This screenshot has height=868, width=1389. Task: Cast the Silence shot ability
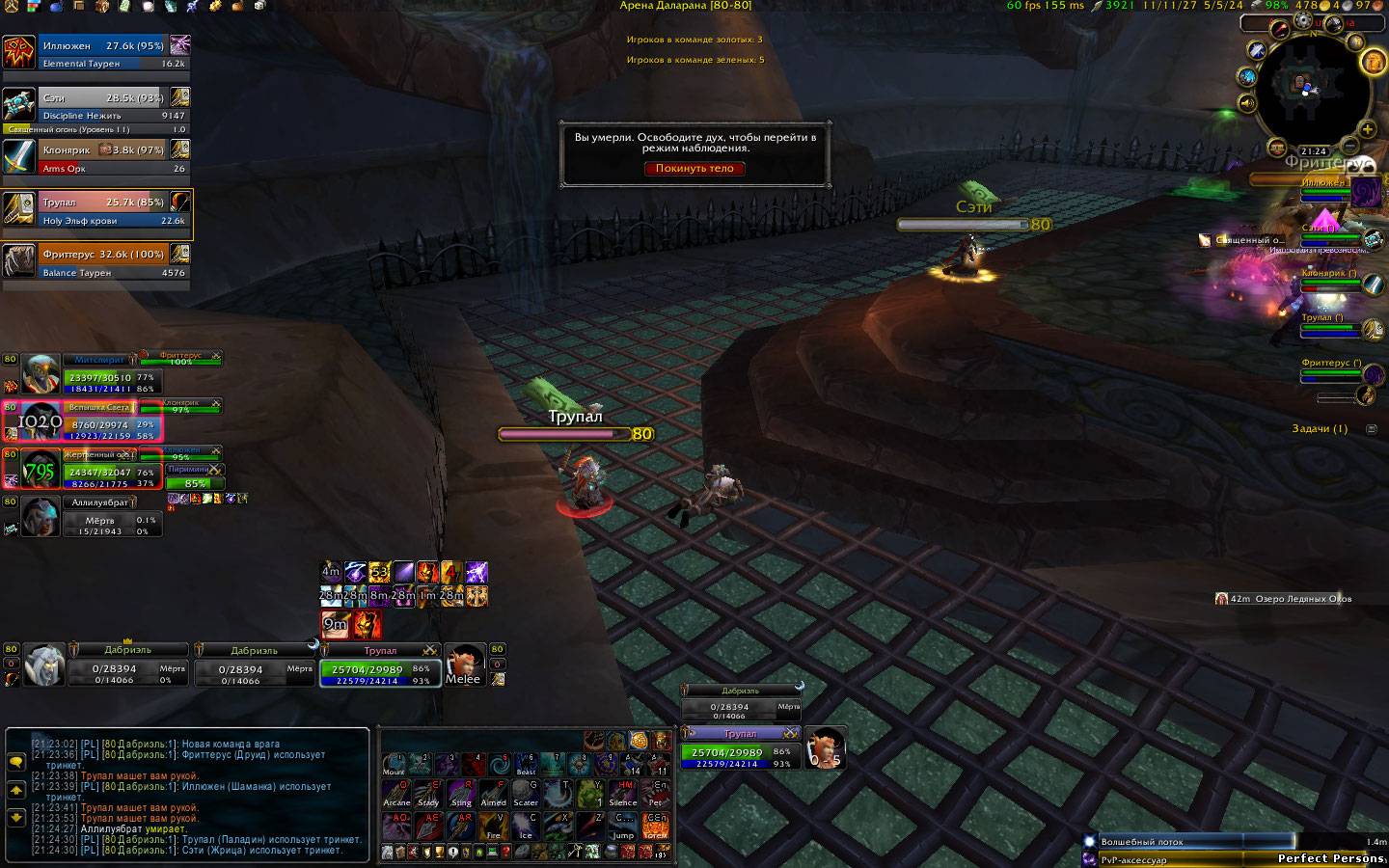click(x=623, y=793)
